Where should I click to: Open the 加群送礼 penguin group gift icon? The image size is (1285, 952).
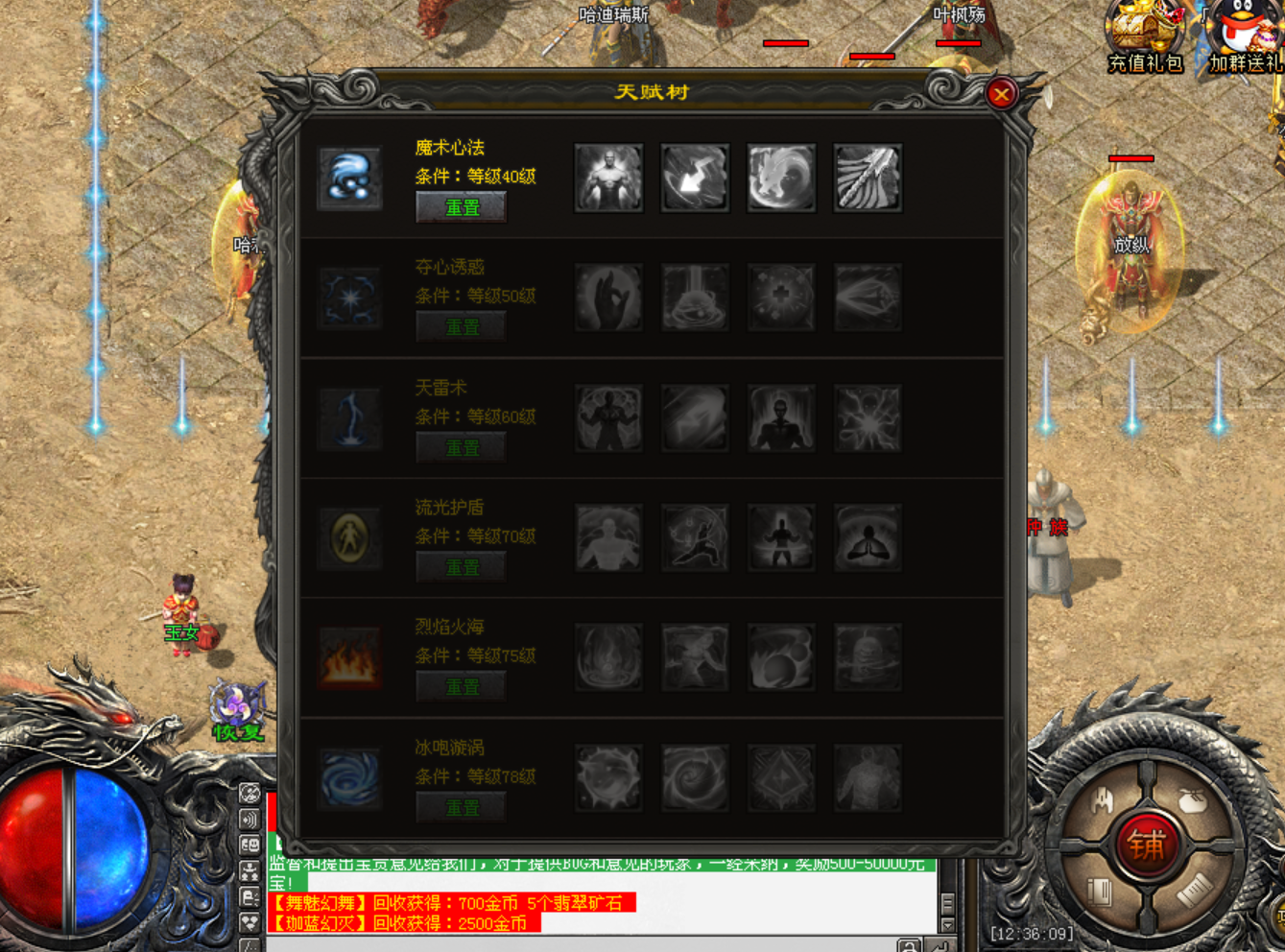tap(1245, 36)
